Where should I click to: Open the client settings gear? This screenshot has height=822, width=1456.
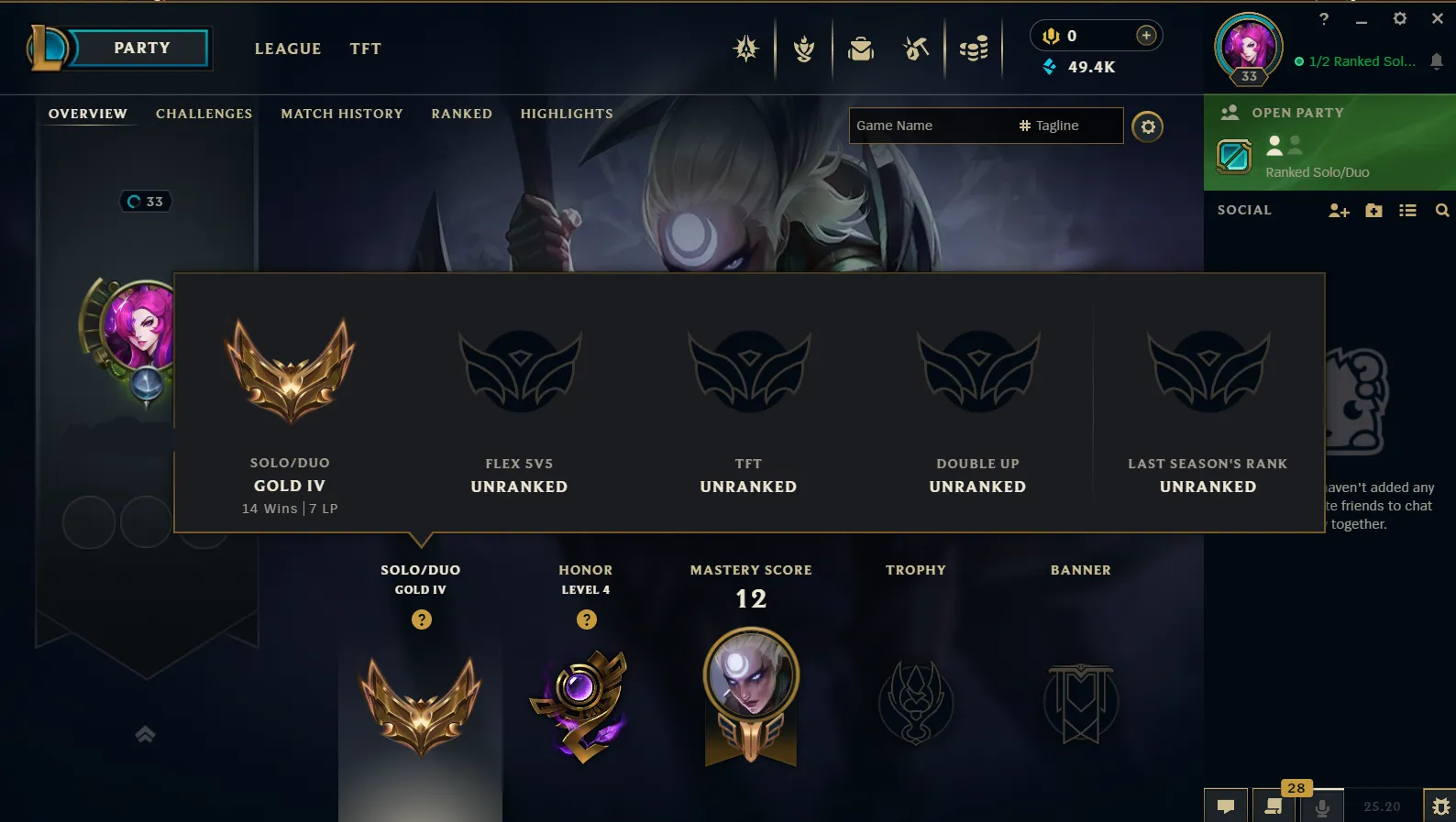(1401, 17)
